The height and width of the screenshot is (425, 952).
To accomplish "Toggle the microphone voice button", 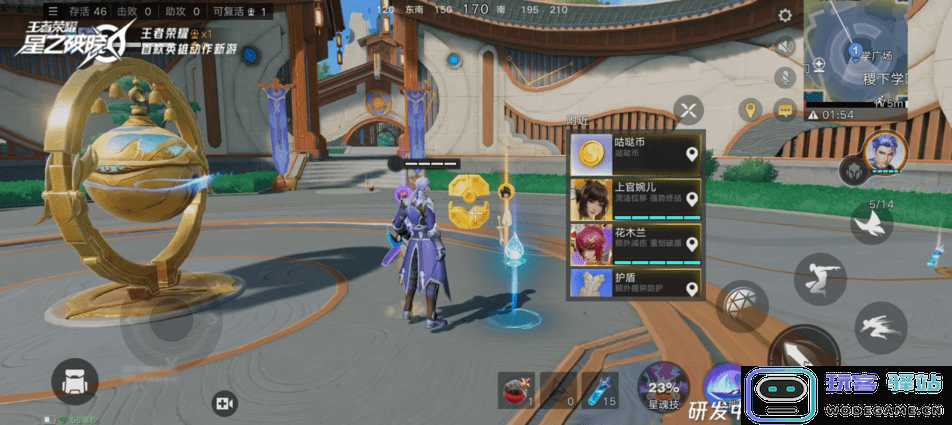I will 786,75.
